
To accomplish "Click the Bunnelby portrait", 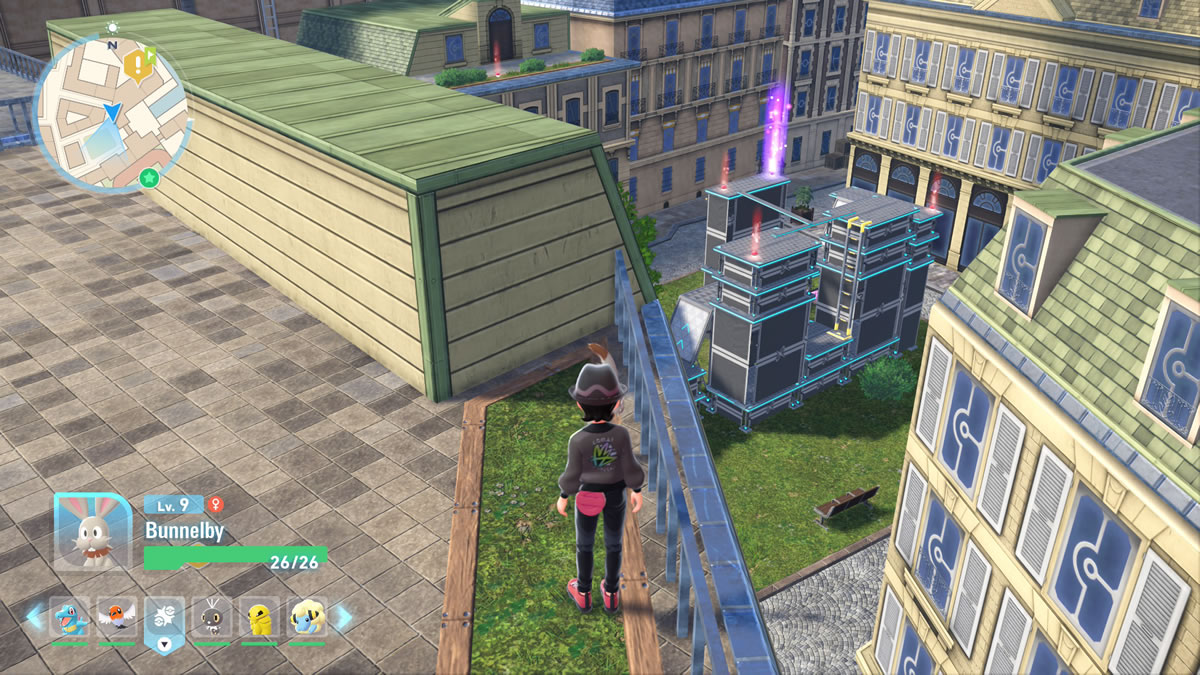I will tap(92, 532).
